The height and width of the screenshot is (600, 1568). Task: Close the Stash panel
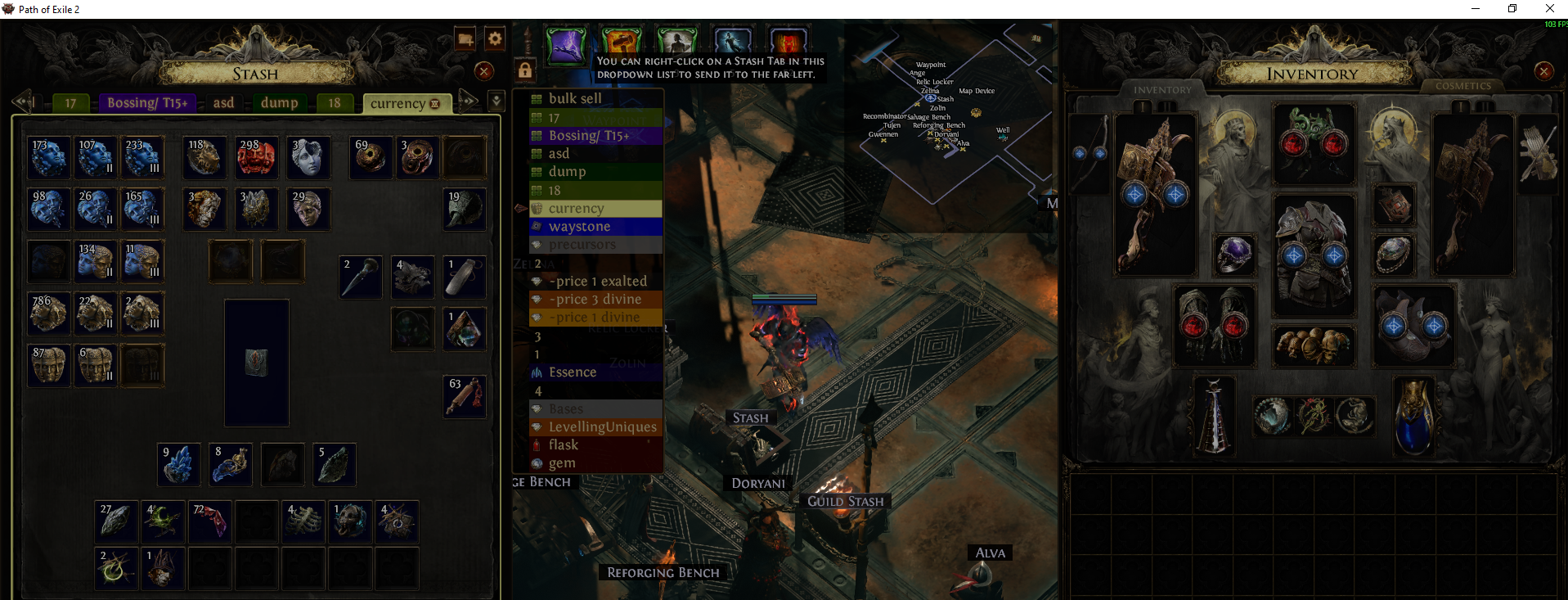[484, 71]
